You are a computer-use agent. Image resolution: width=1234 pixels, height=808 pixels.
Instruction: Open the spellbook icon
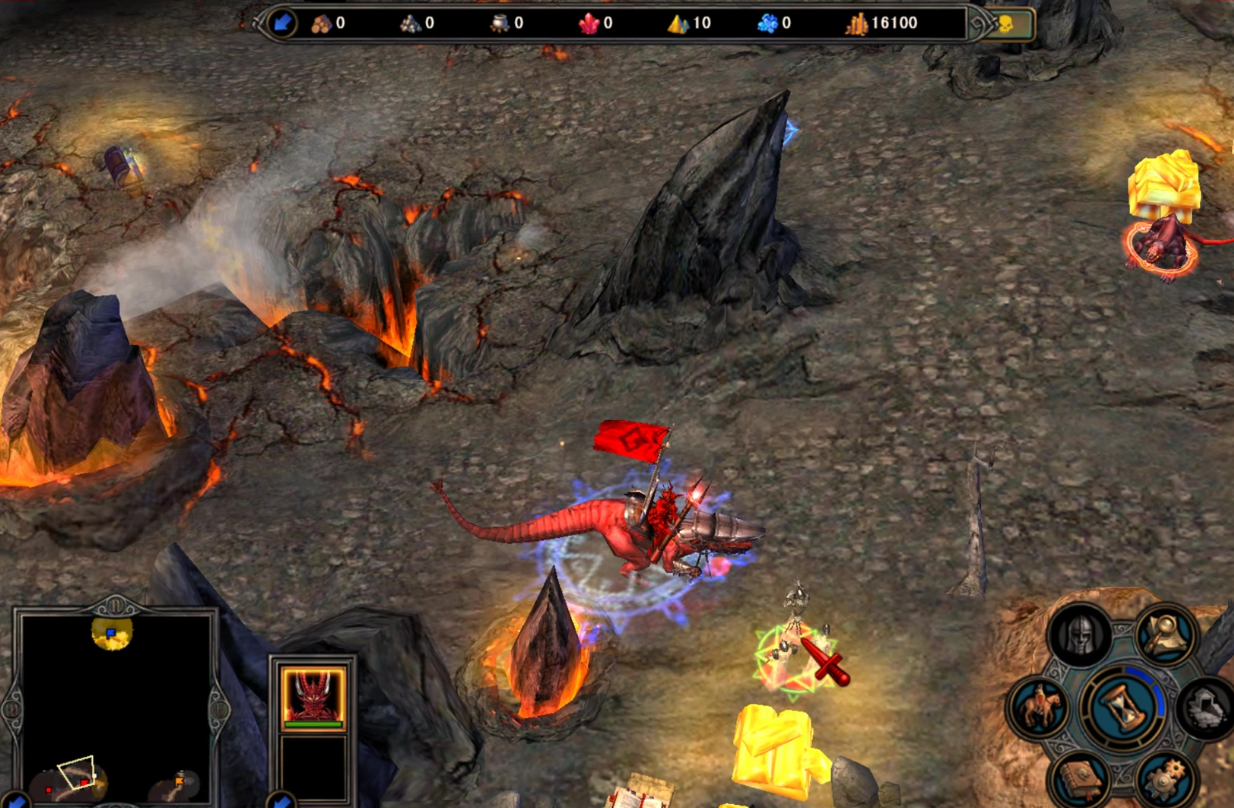1080,778
